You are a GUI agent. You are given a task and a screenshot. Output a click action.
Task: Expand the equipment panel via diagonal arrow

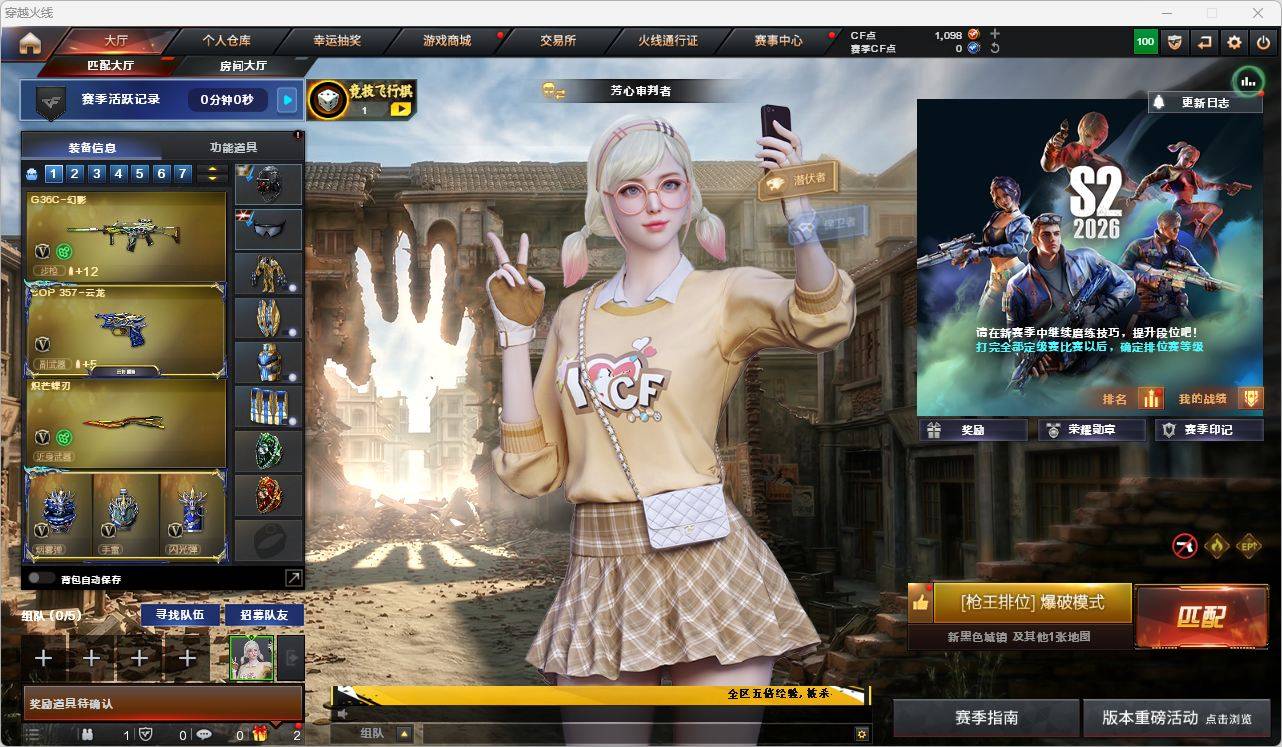pyautogui.click(x=294, y=577)
